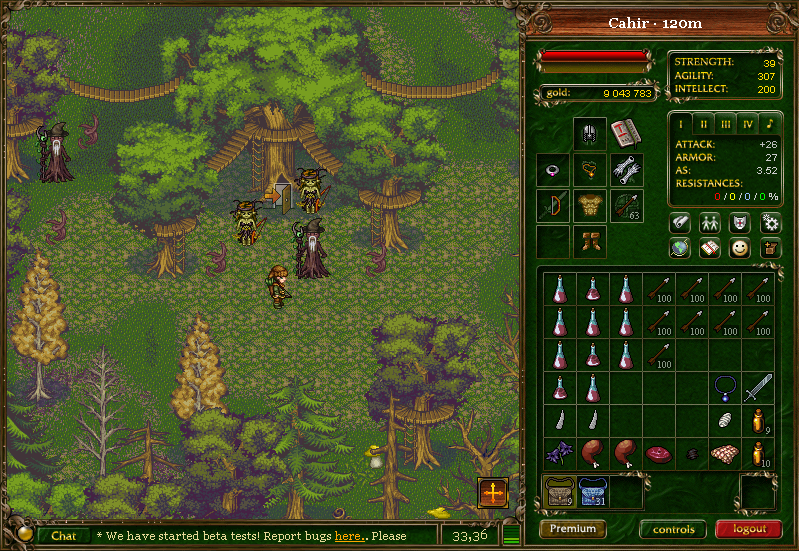Switch to stats tab IV
Image resolution: width=799 pixels, height=551 pixels.
[x=747, y=124]
